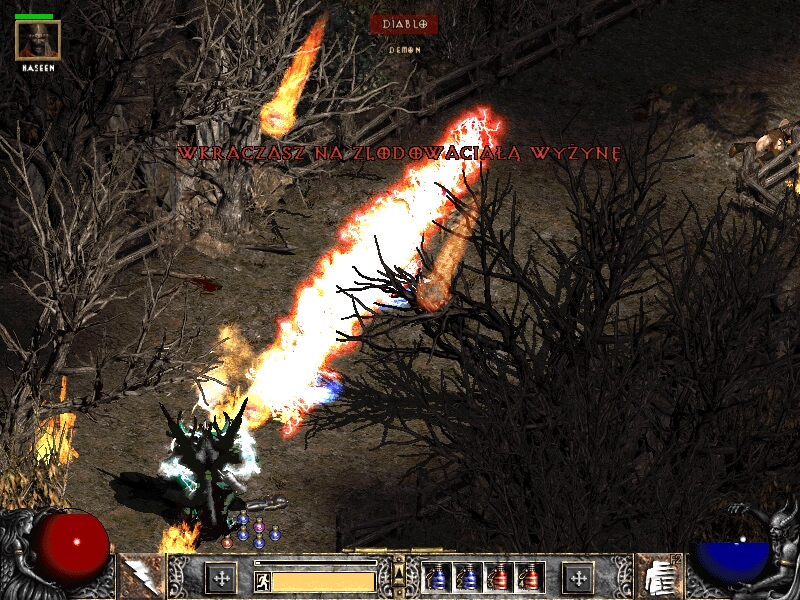
Task: Drink the health potion in the last belt slot
Action: (x=530, y=578)
